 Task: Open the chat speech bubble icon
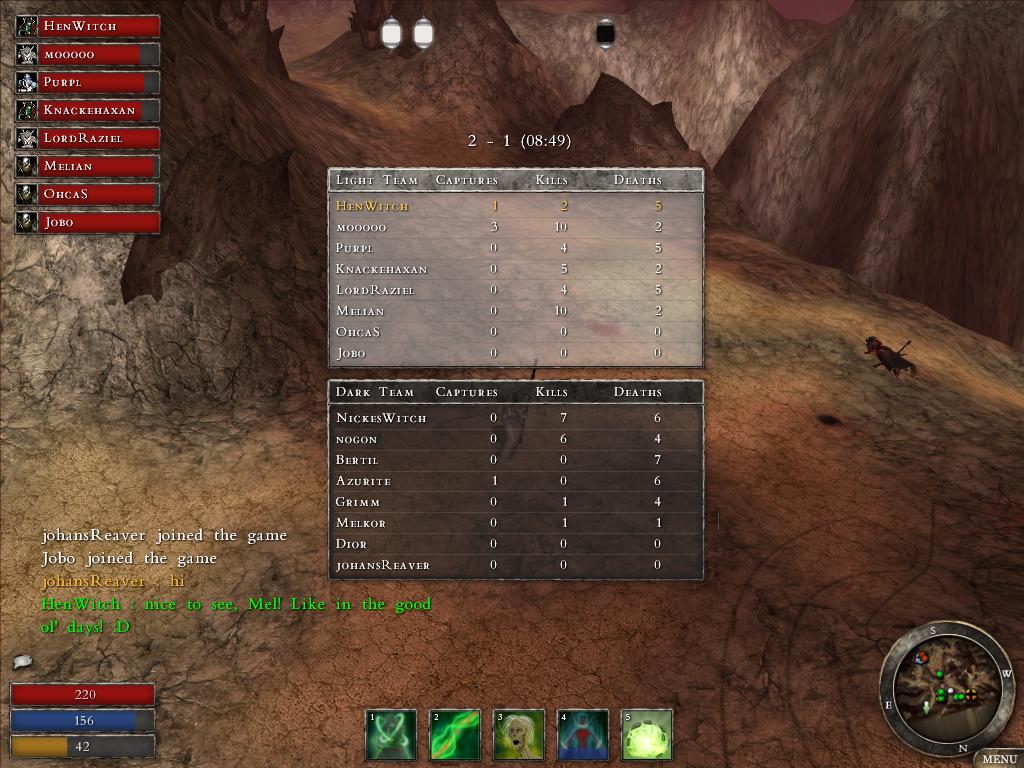point(22,662)
